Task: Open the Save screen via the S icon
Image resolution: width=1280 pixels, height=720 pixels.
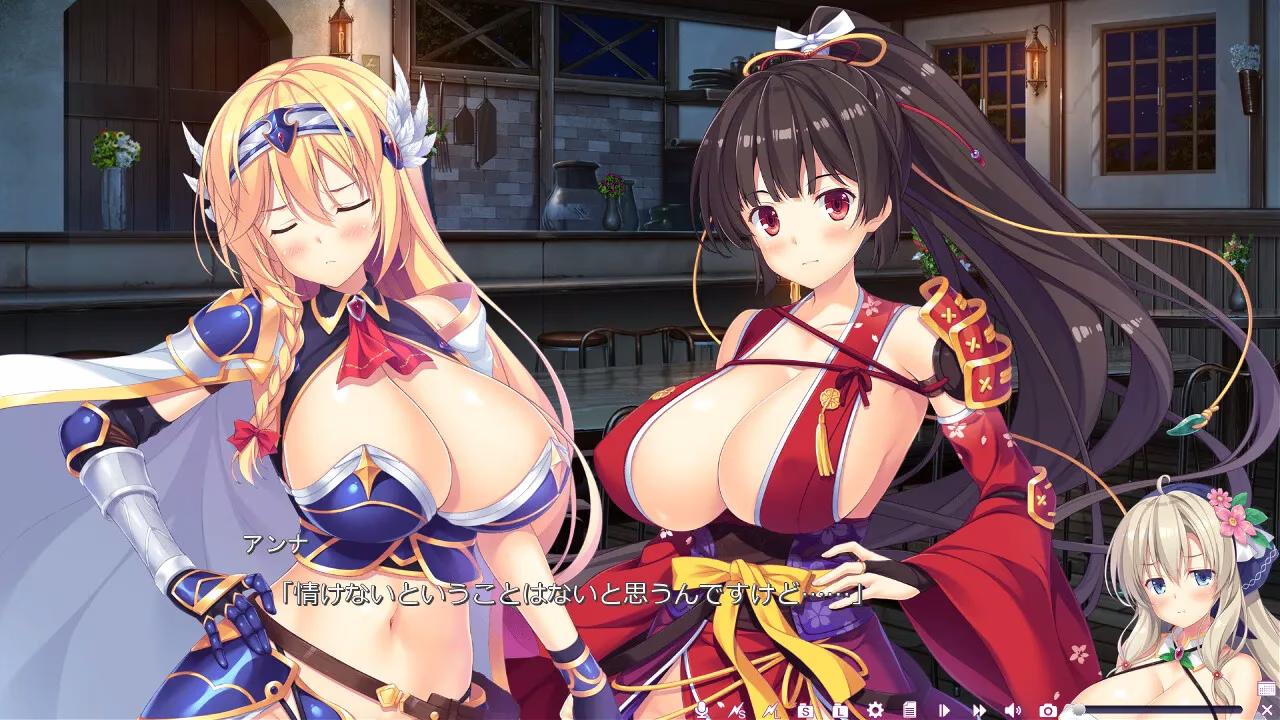Action: pyautogui.click(x=805, y=709)
